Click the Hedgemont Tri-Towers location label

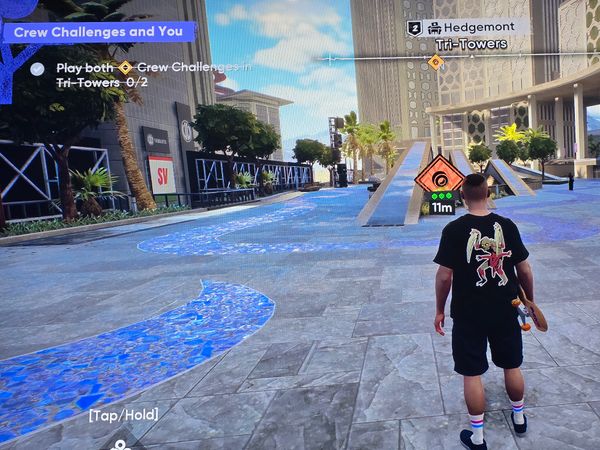[x=468, y=35]
